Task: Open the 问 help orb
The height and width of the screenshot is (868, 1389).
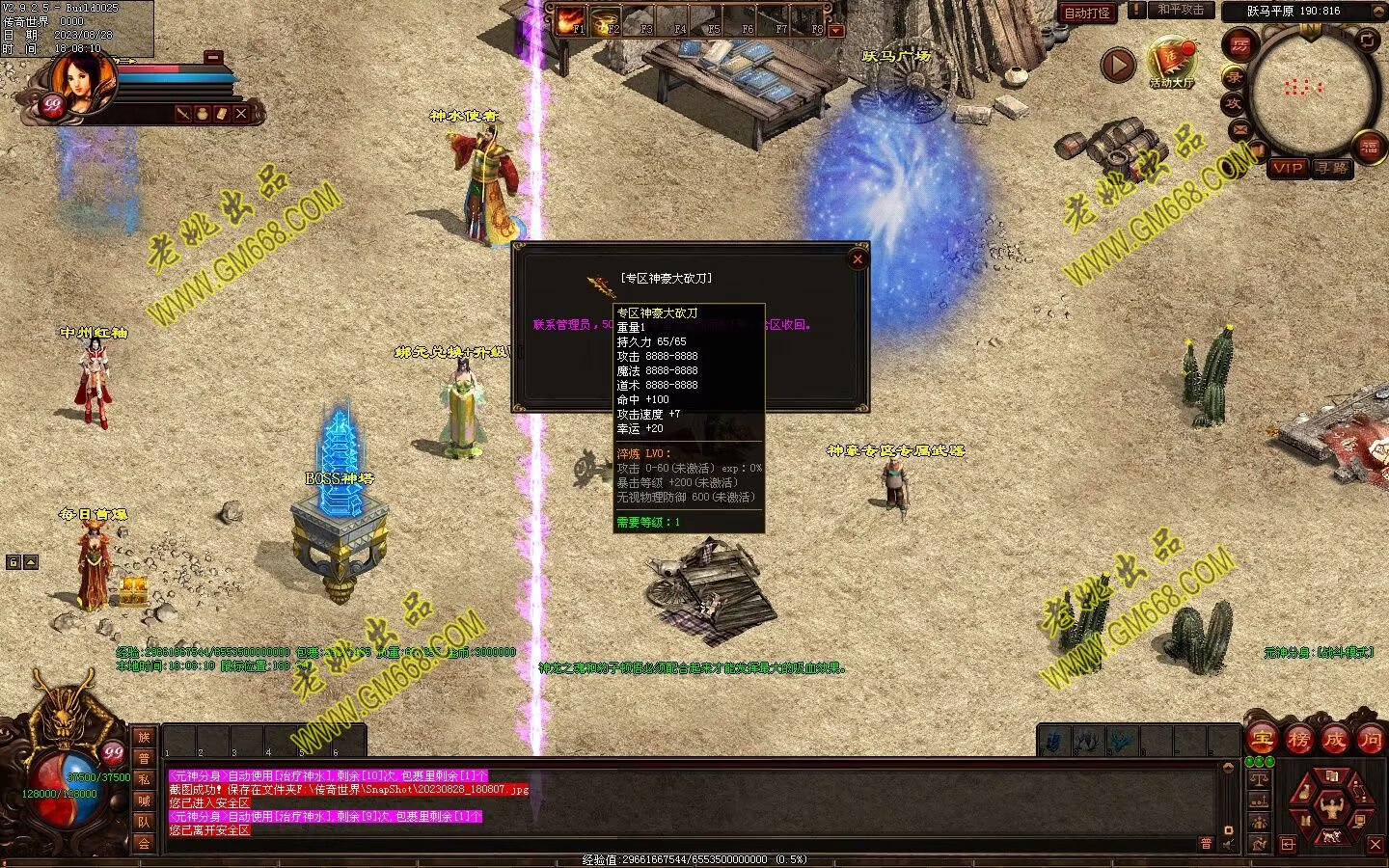Action: pos(1370,740)
